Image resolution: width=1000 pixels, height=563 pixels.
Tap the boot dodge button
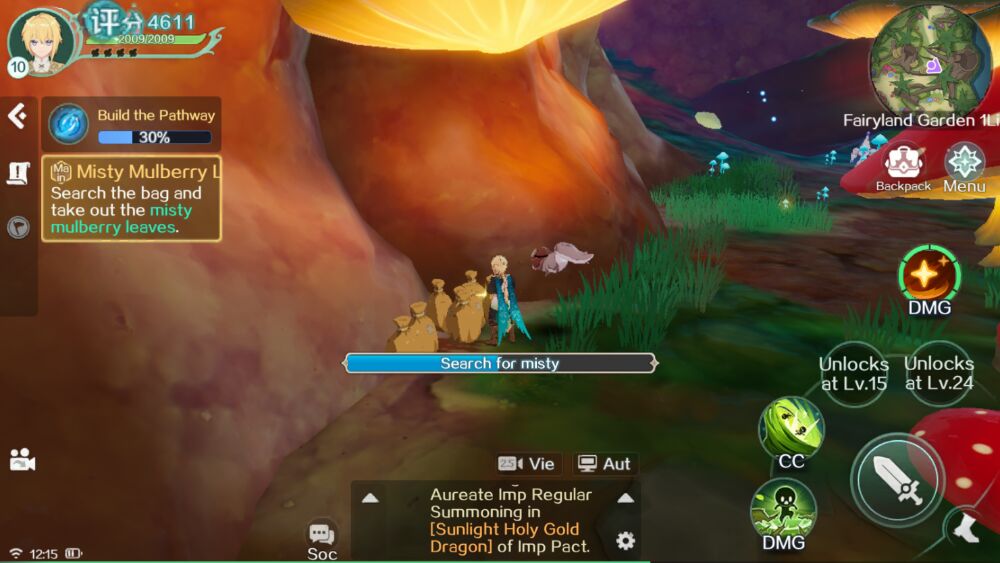(966, 529)
